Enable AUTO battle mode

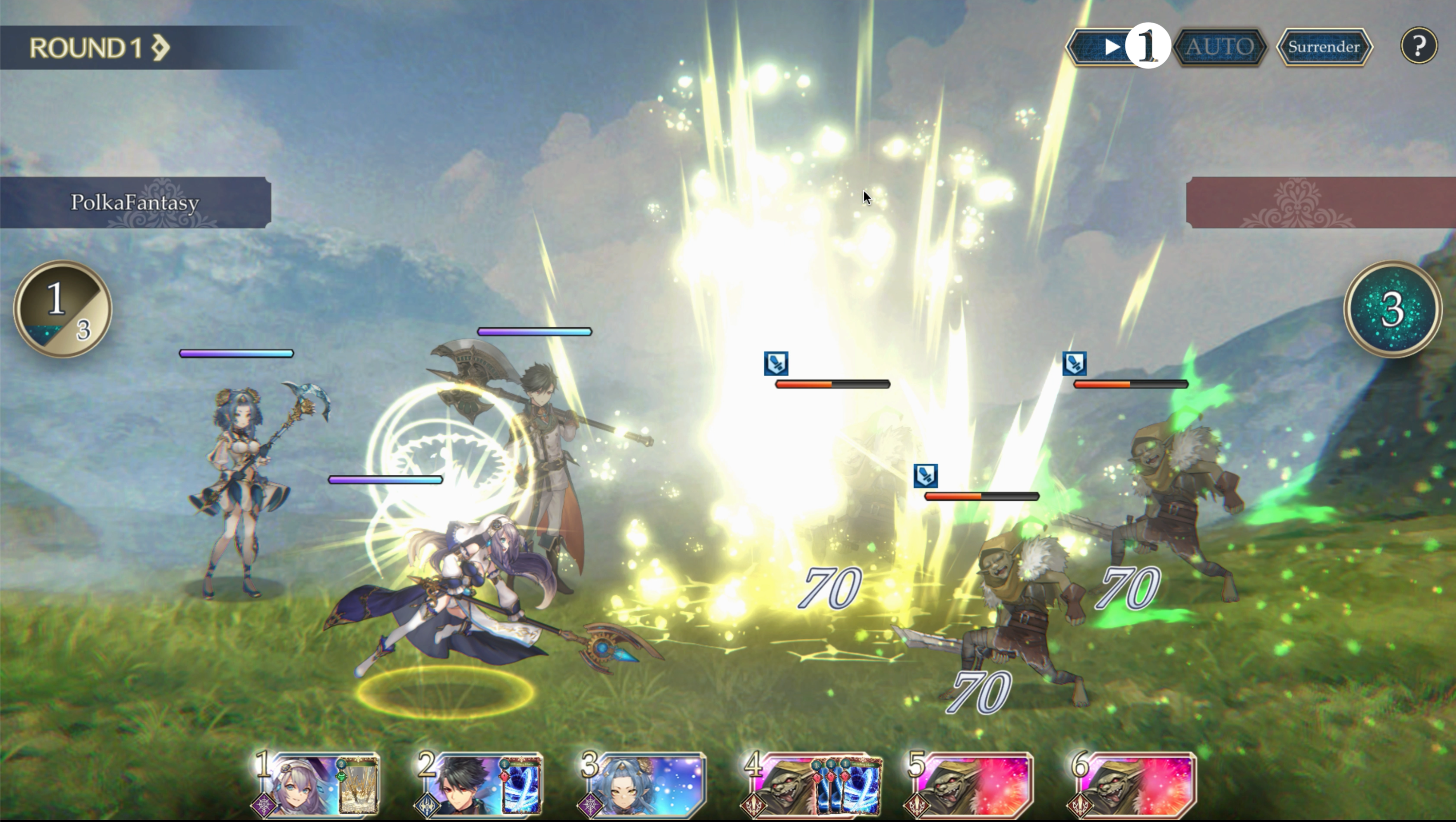(x=1219, y=47)
